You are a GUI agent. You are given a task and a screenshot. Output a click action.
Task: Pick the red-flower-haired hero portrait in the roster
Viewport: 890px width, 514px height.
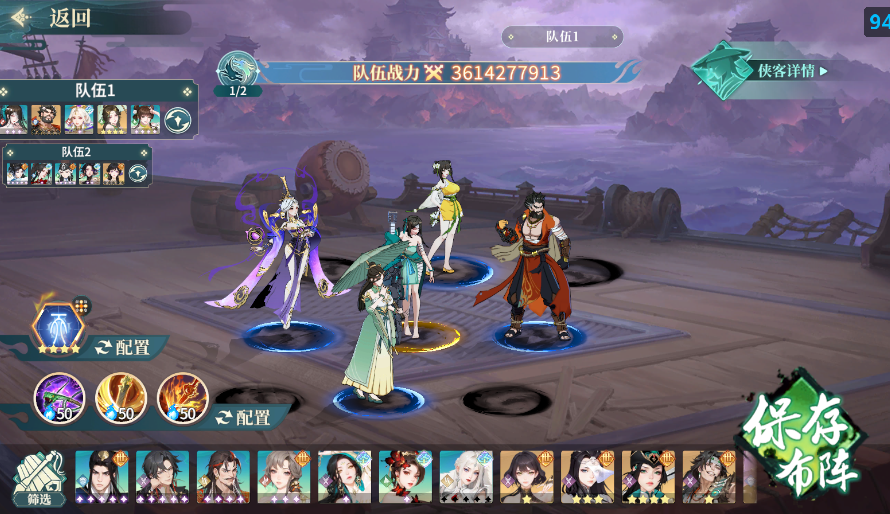point(404,475)
